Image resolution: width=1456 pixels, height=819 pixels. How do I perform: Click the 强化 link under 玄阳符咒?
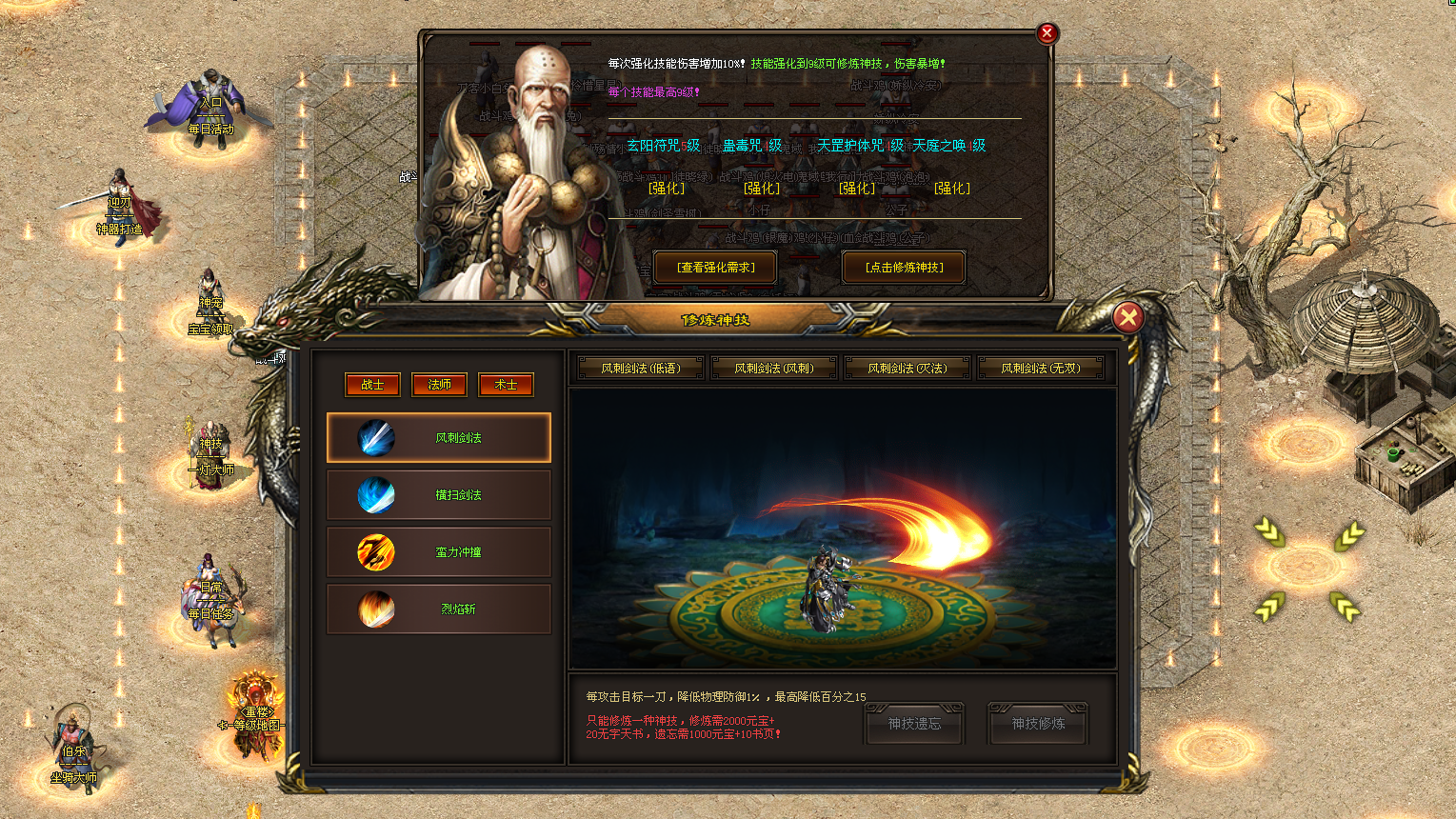(666, 189)
